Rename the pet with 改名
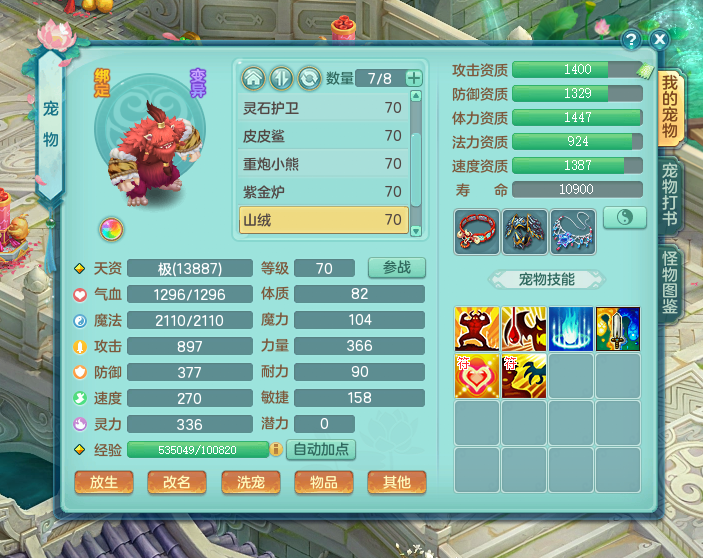The height and width of the screenshot is (558, 703). pyautogui.click(x=177, y=482)
